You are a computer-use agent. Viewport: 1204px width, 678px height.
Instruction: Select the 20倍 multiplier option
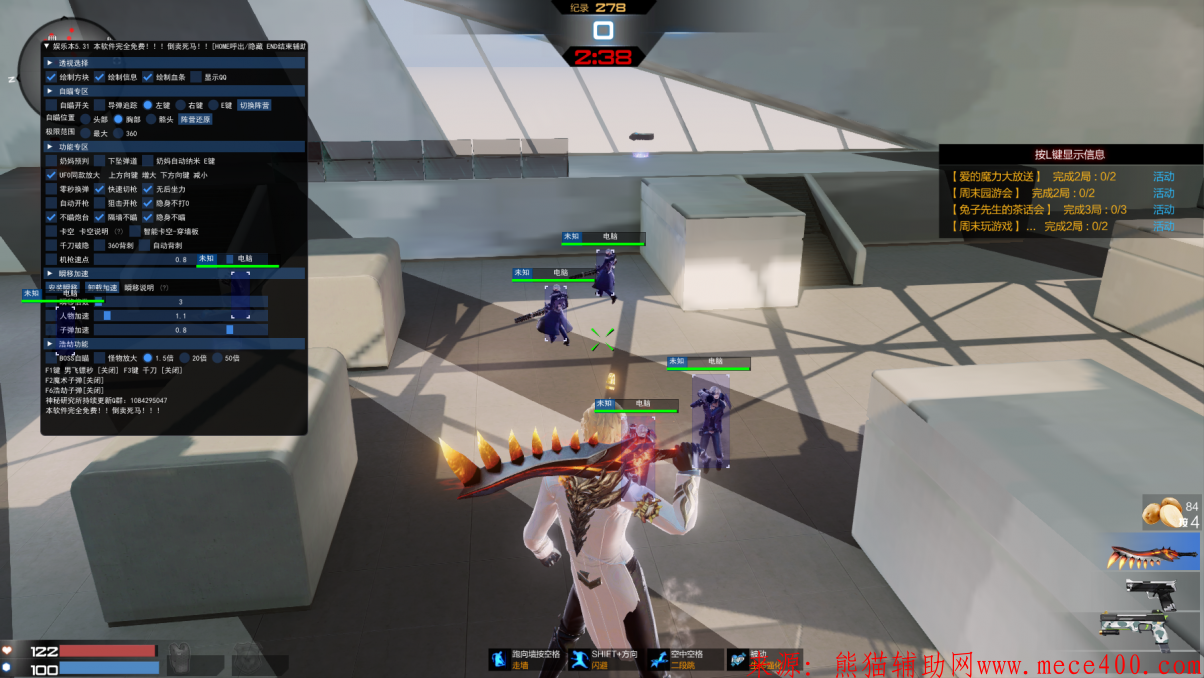(x=184, y=357)
